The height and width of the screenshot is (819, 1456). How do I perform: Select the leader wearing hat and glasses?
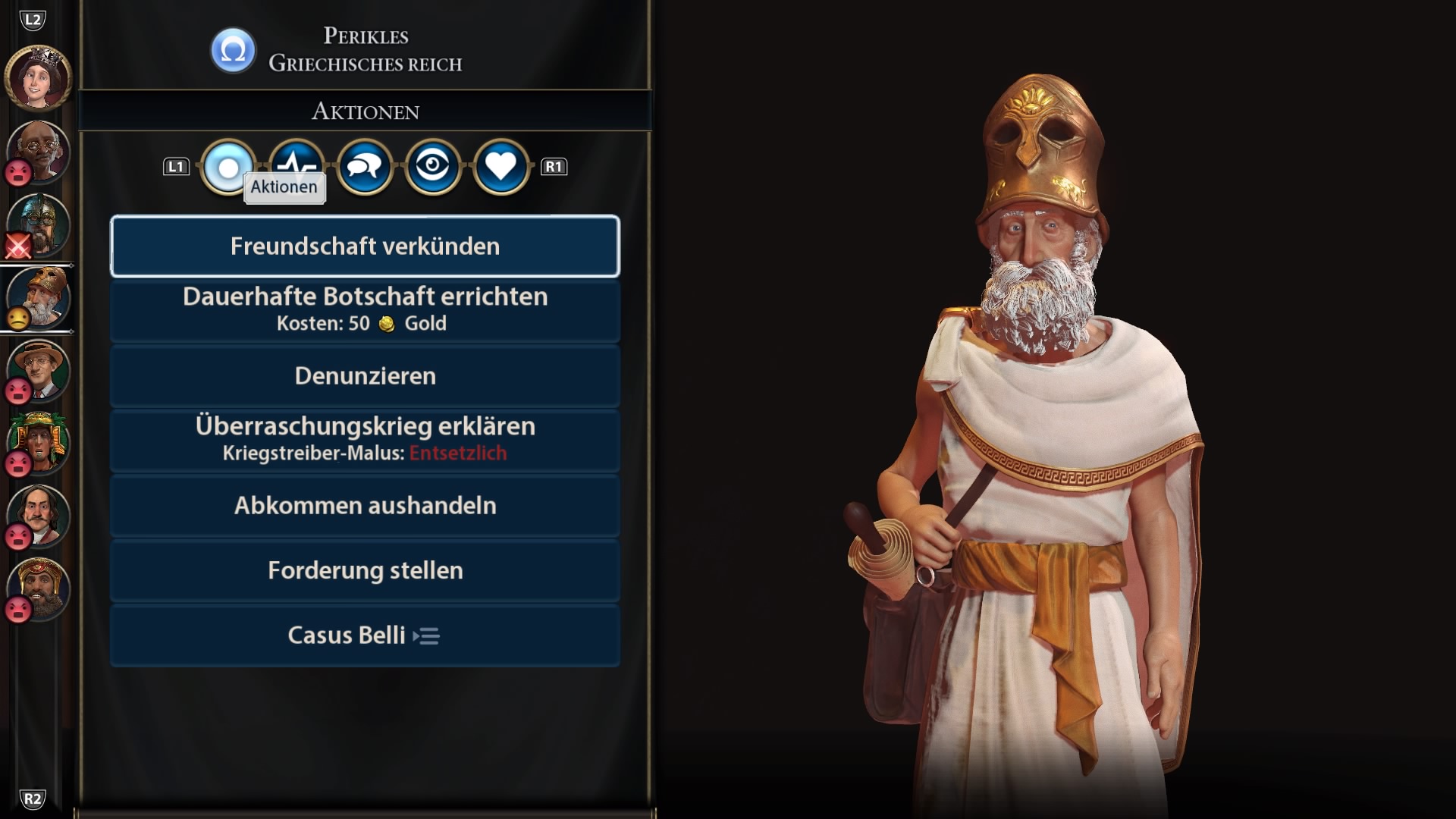click(39, 370)
